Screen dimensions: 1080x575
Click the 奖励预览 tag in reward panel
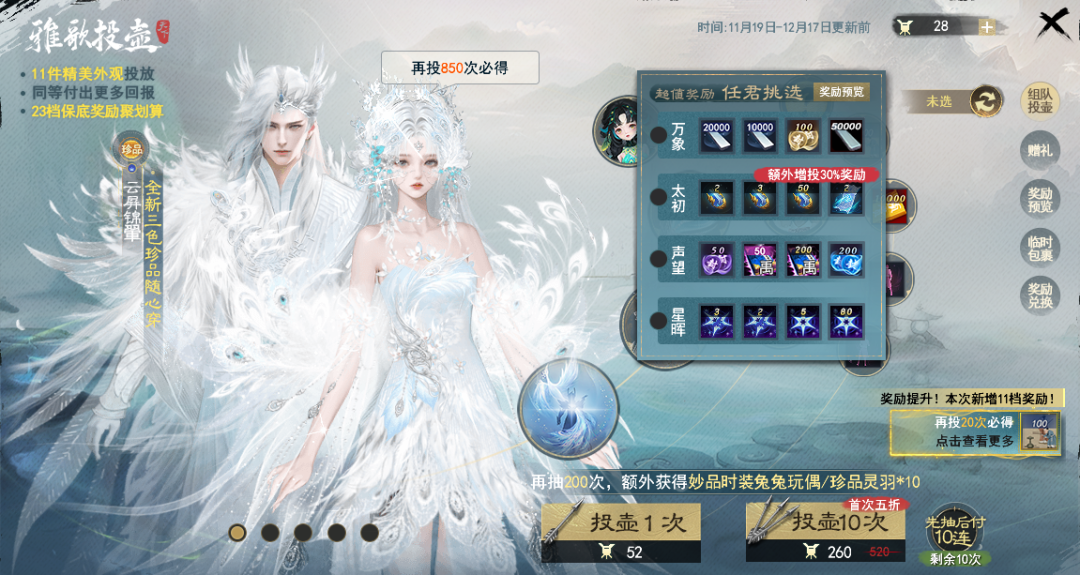(840, 92)
